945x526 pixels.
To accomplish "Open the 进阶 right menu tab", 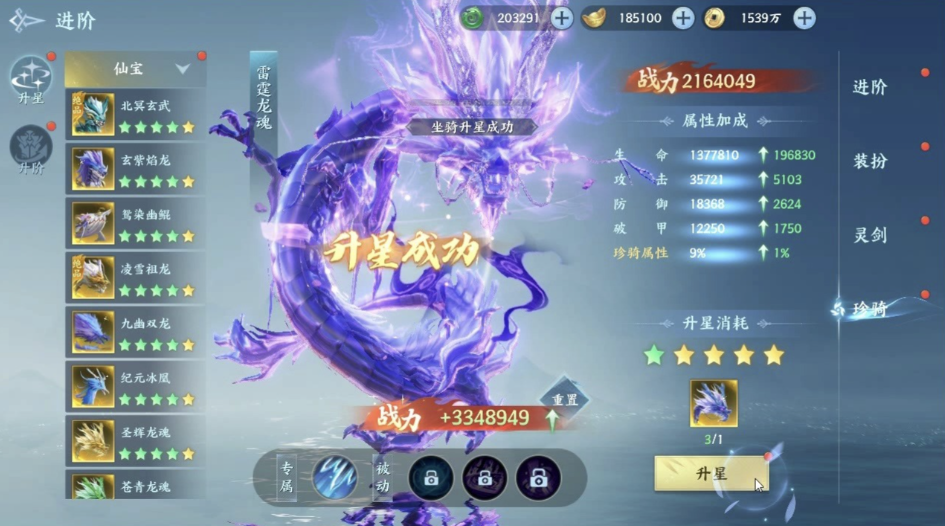I will [x=870, y=87].
